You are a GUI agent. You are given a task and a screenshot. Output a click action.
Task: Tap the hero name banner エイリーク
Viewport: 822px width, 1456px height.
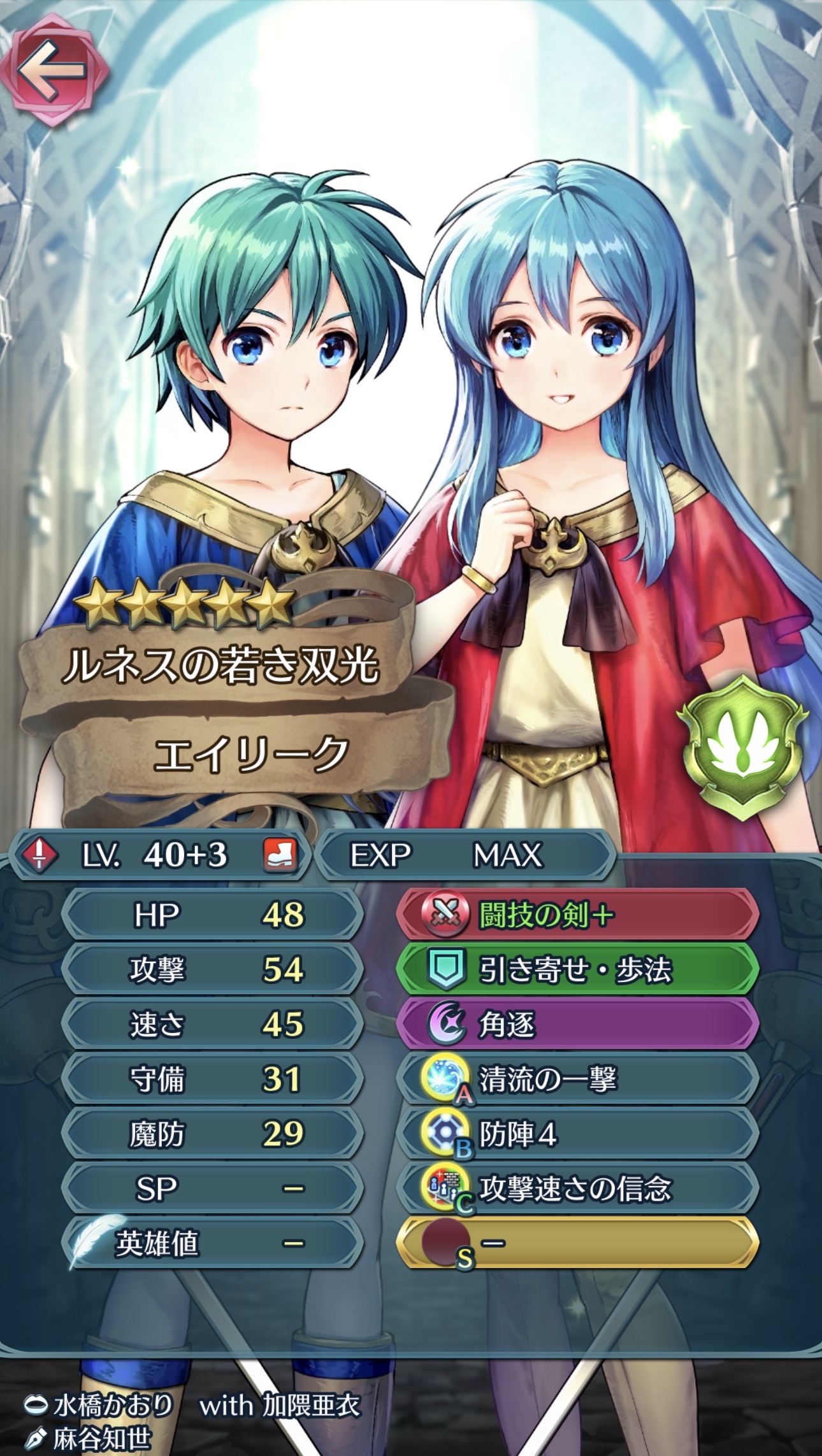click(250, 755)
